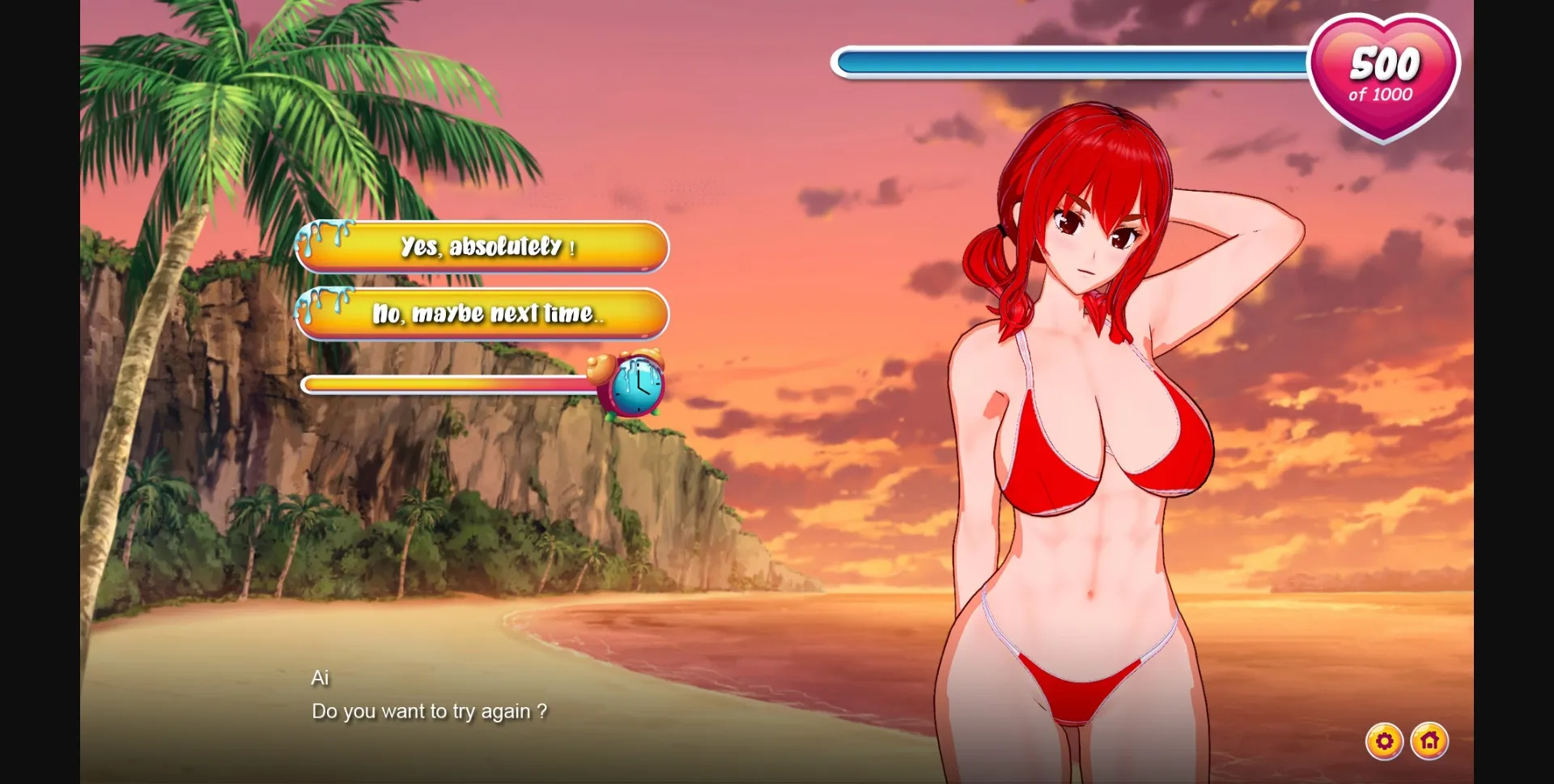Tap the gear symbol inside the yellow orb
1554x784 pixels.
tap(1386, 741)
